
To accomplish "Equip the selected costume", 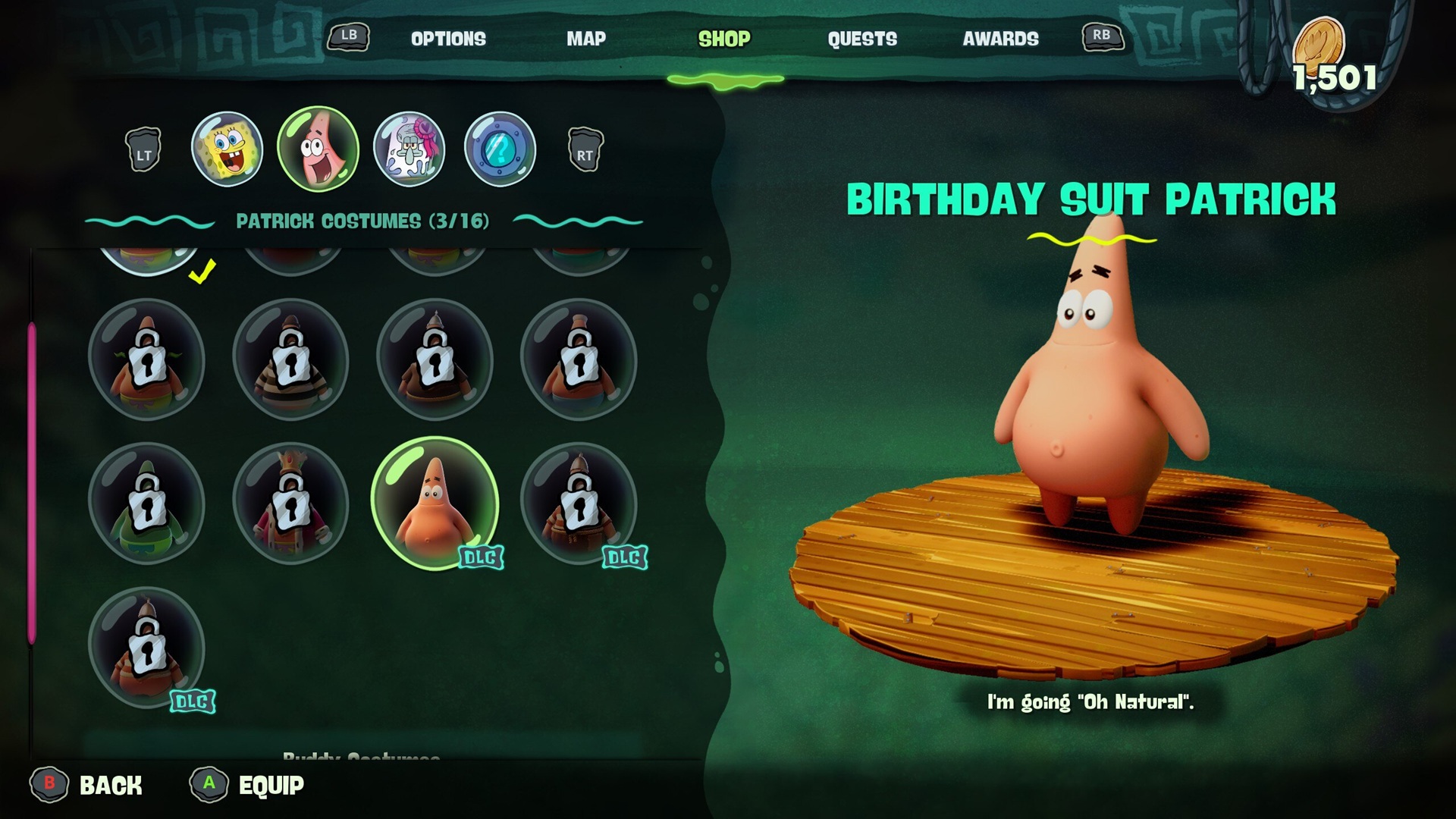I will click(249, 785).
